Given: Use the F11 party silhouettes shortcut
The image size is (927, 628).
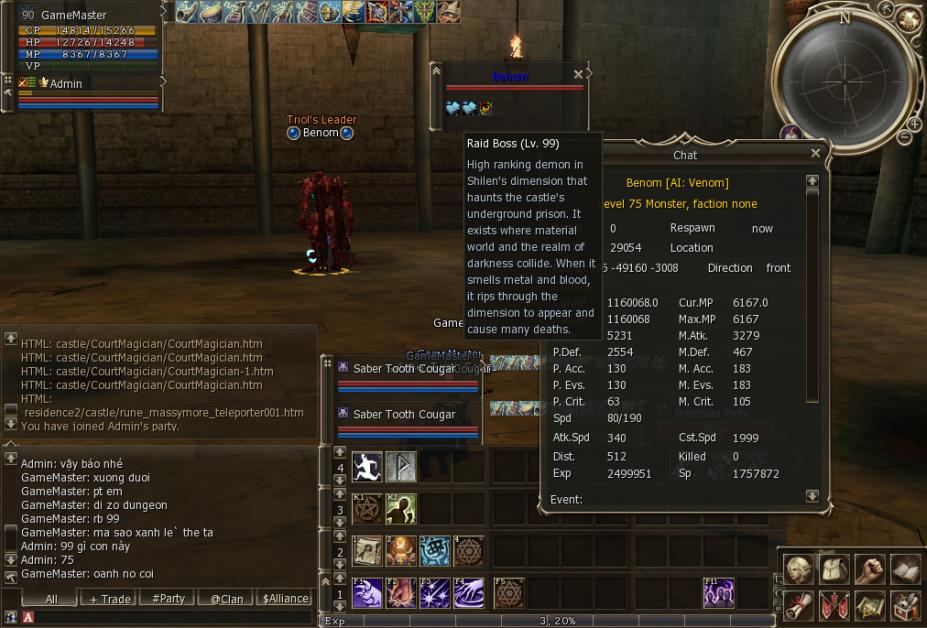Looking at the screenshot, I should click(718, 593).
